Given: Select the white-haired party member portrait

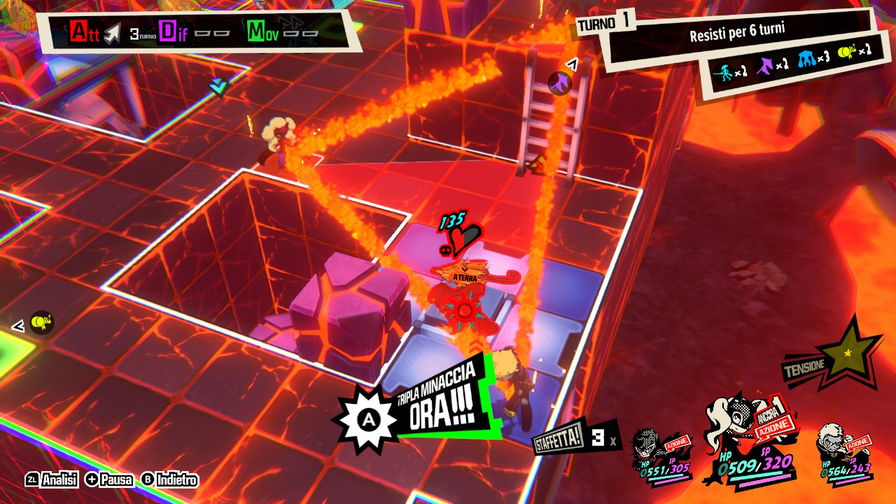Looking at the screenshot, I should 838,452.
